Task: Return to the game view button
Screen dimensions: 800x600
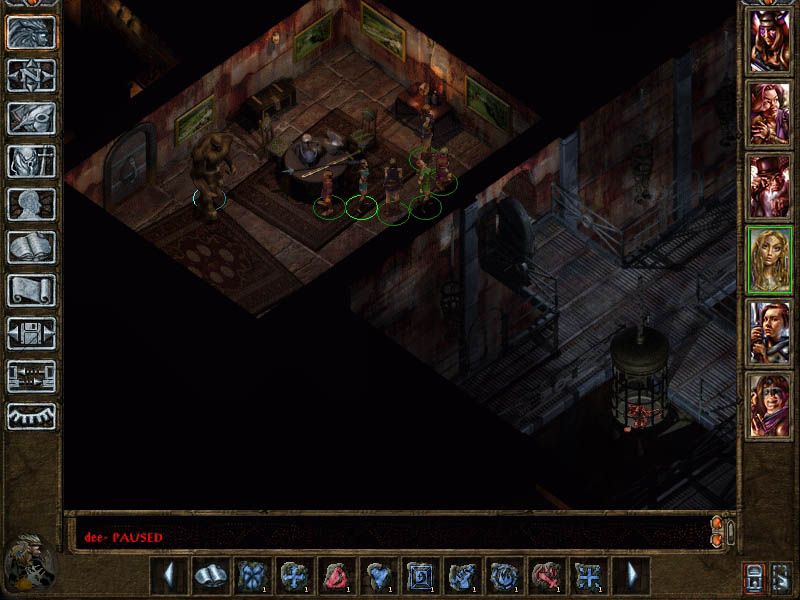Action: pyautogui.click(x=31, y=32)
